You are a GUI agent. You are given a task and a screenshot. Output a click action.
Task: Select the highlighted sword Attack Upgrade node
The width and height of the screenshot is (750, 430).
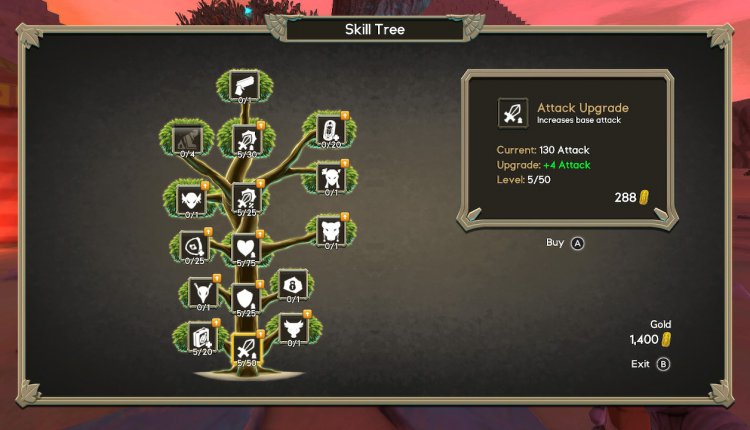tap(246, 347)
